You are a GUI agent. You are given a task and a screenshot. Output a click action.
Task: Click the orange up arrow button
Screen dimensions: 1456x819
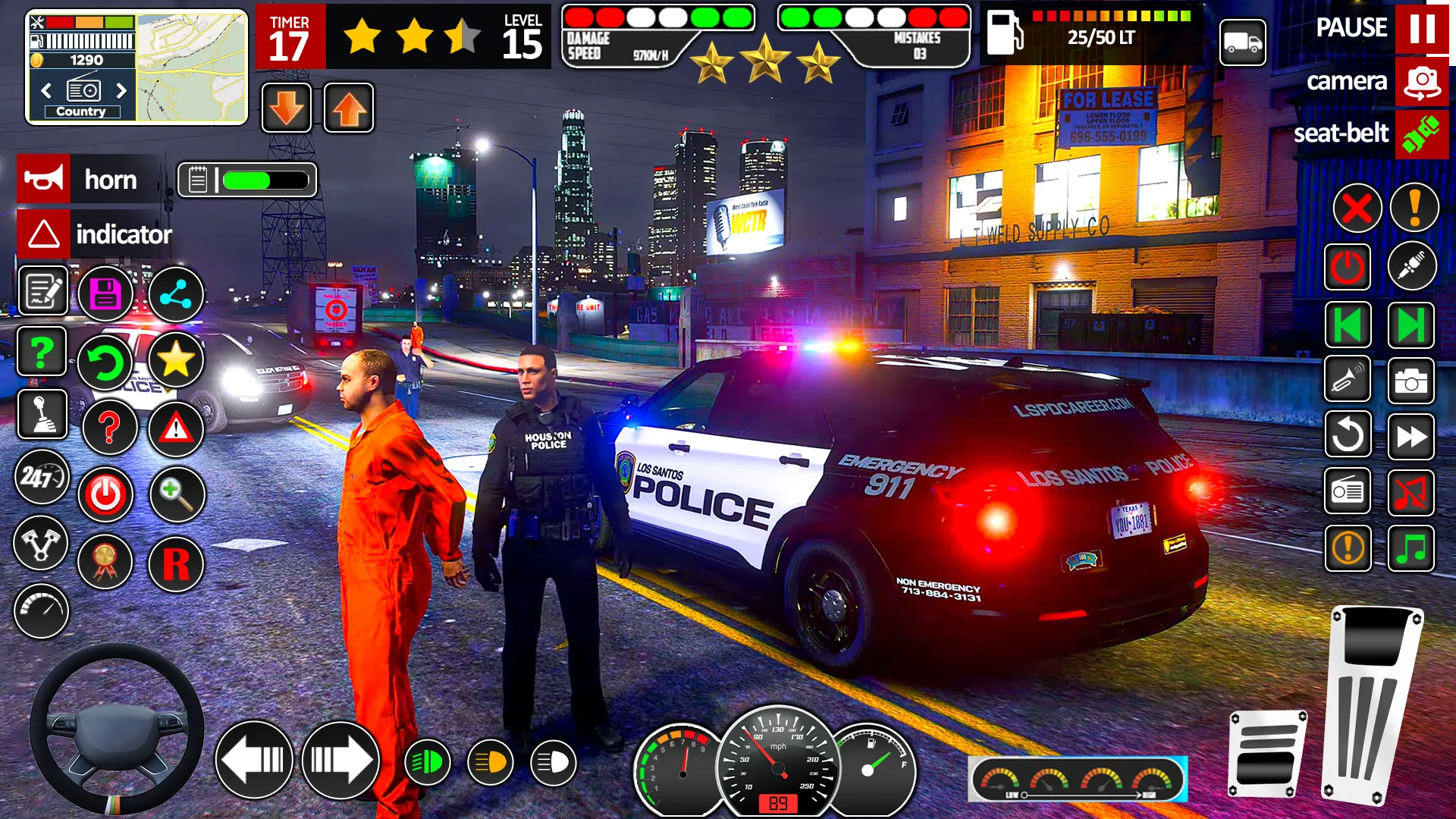pyautogui.click(x=349, y=108)
